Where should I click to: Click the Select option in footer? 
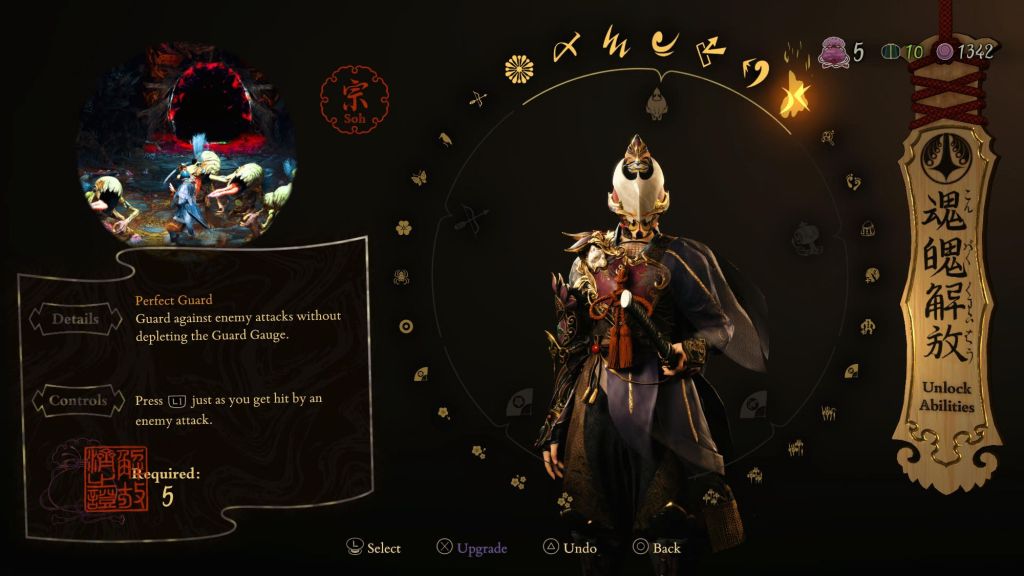coord(373,547)
